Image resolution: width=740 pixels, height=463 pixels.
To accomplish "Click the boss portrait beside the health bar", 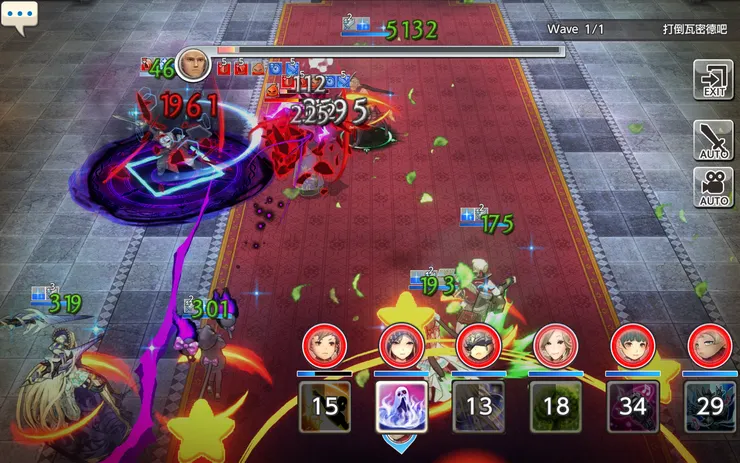I will click(x=193, y=64).
